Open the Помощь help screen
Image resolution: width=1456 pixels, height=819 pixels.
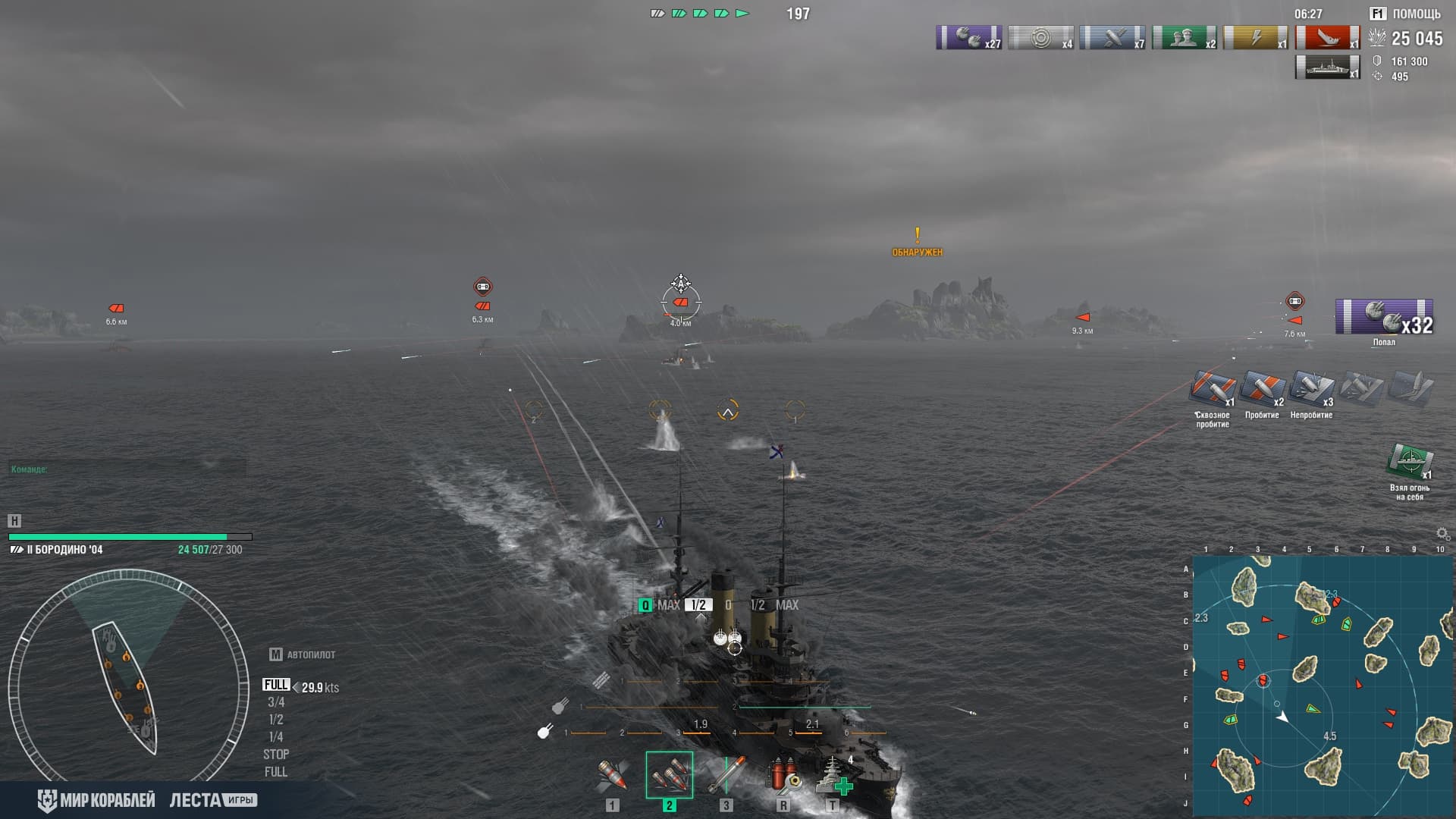(1405, 14)
